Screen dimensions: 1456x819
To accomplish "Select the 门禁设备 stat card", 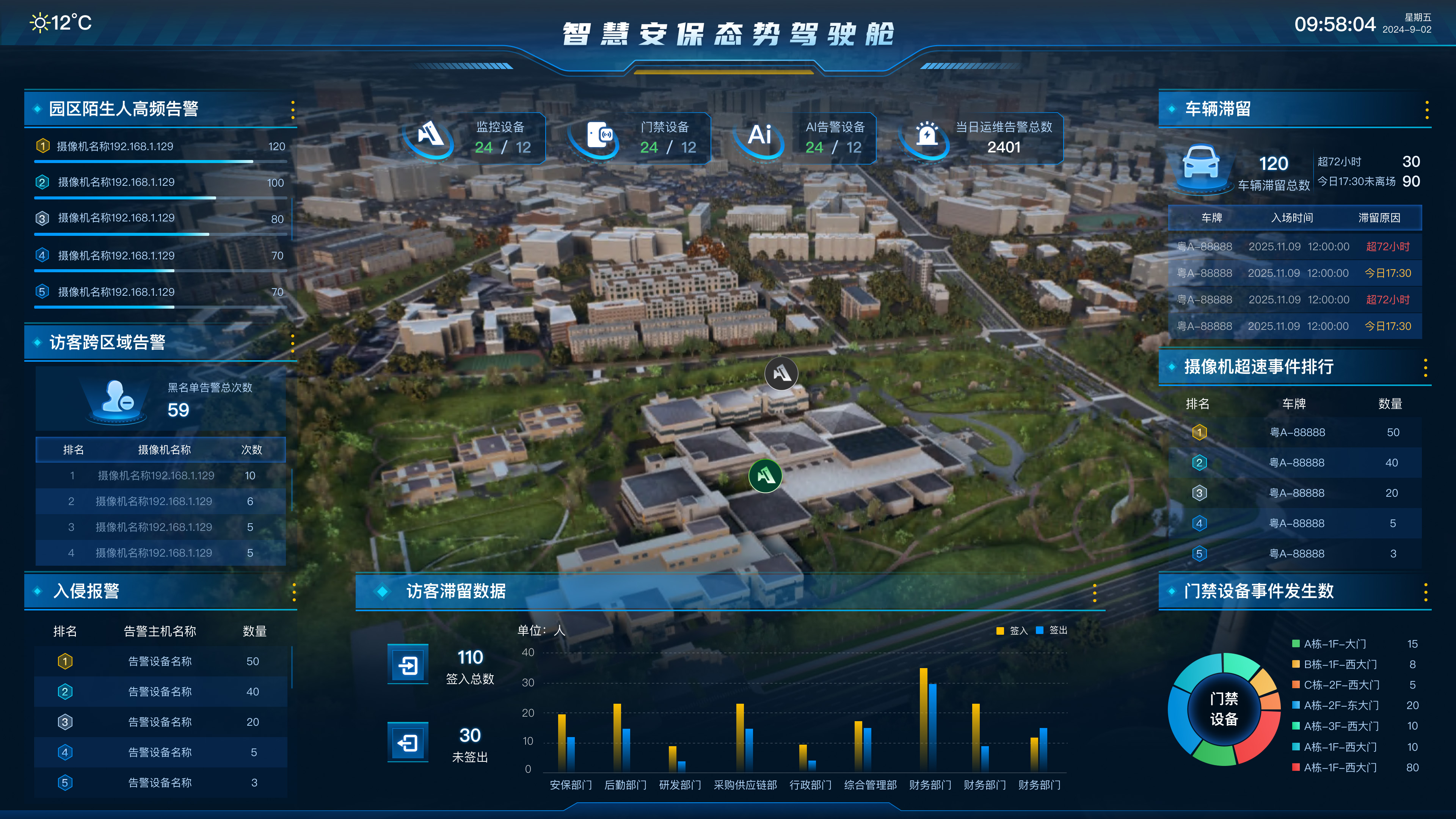I will tap(640, 138).
